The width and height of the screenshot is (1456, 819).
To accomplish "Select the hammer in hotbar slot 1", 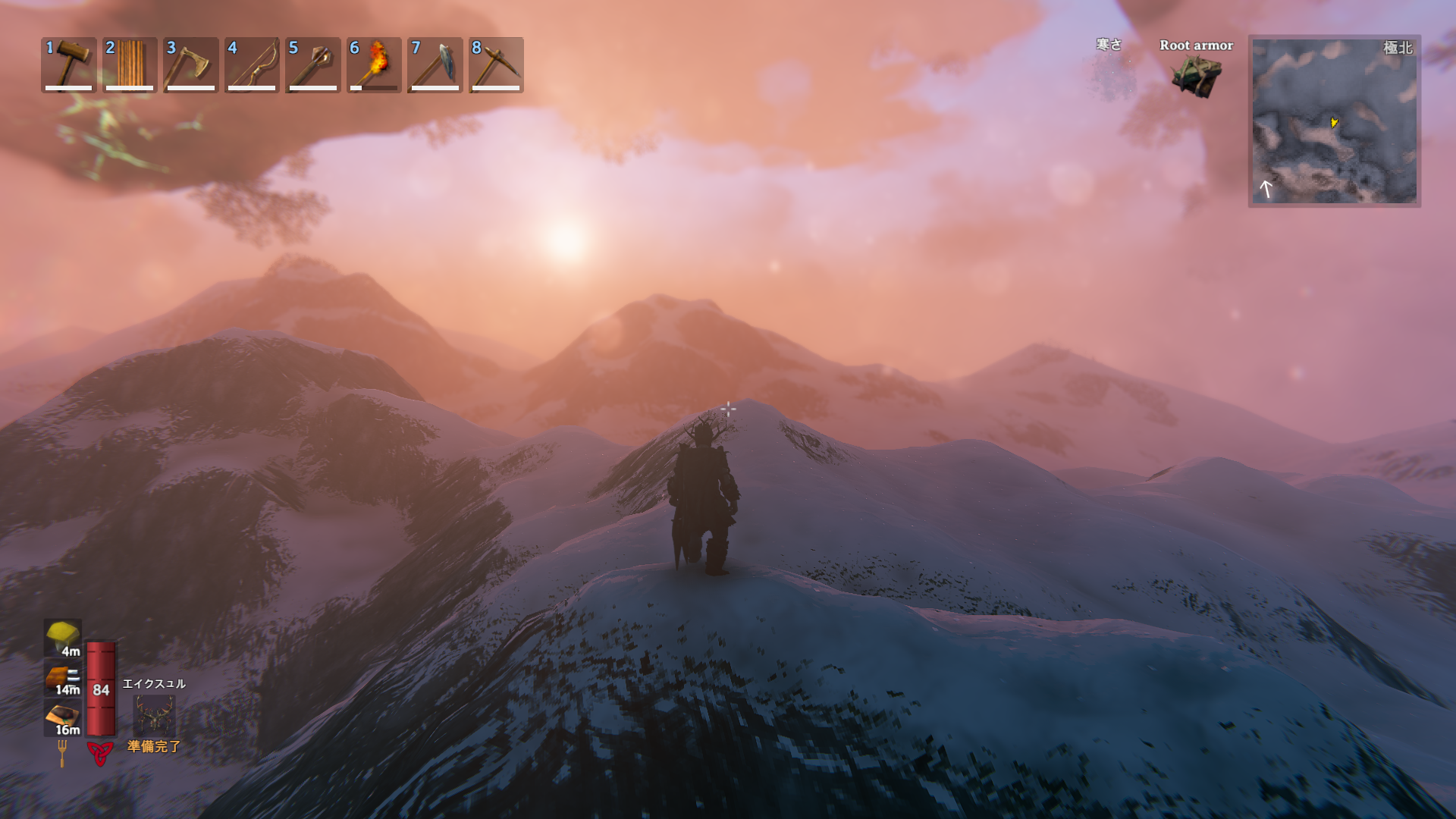I will [x=69, y=64].
